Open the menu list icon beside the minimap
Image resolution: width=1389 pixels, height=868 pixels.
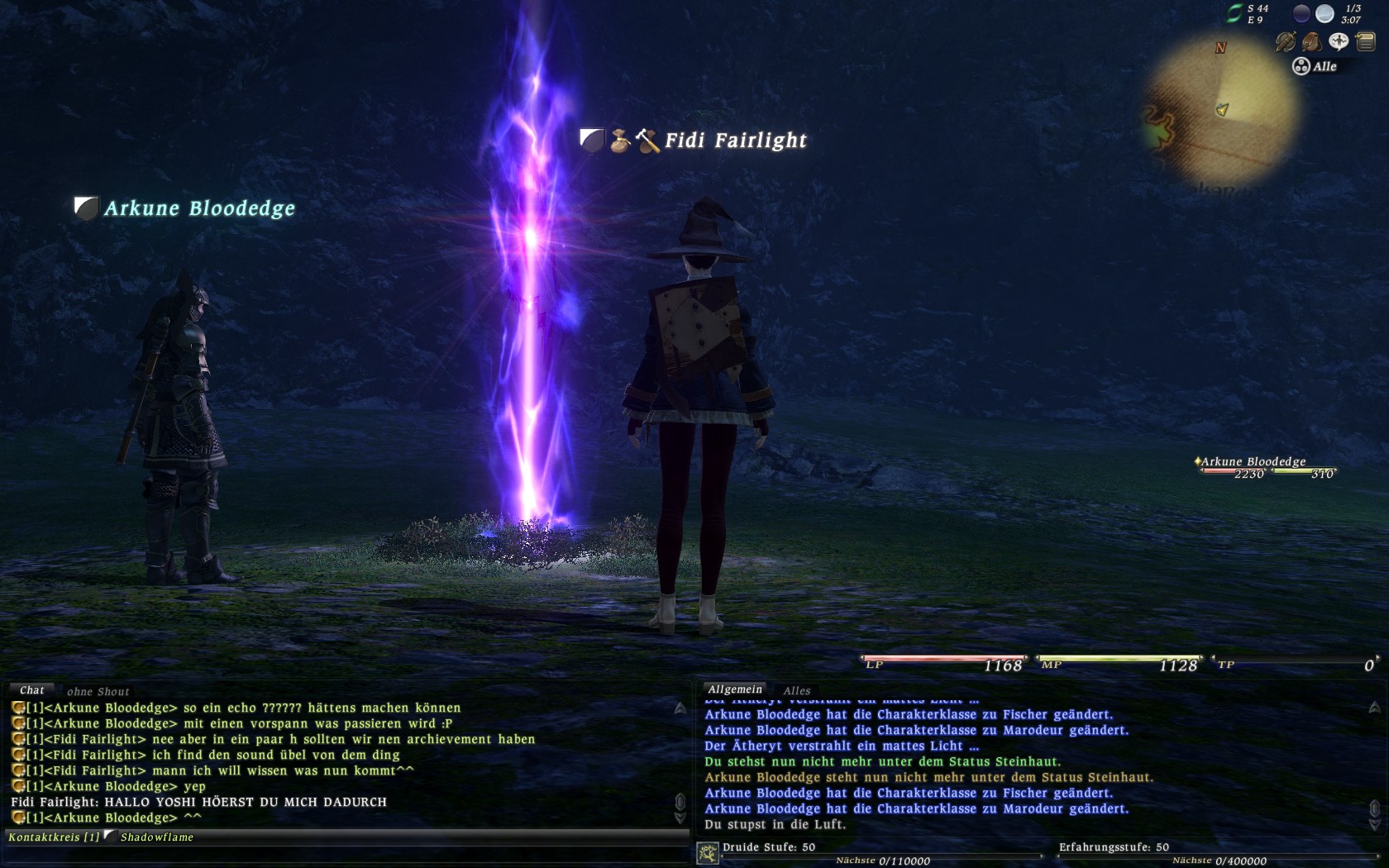[1365, 41]
